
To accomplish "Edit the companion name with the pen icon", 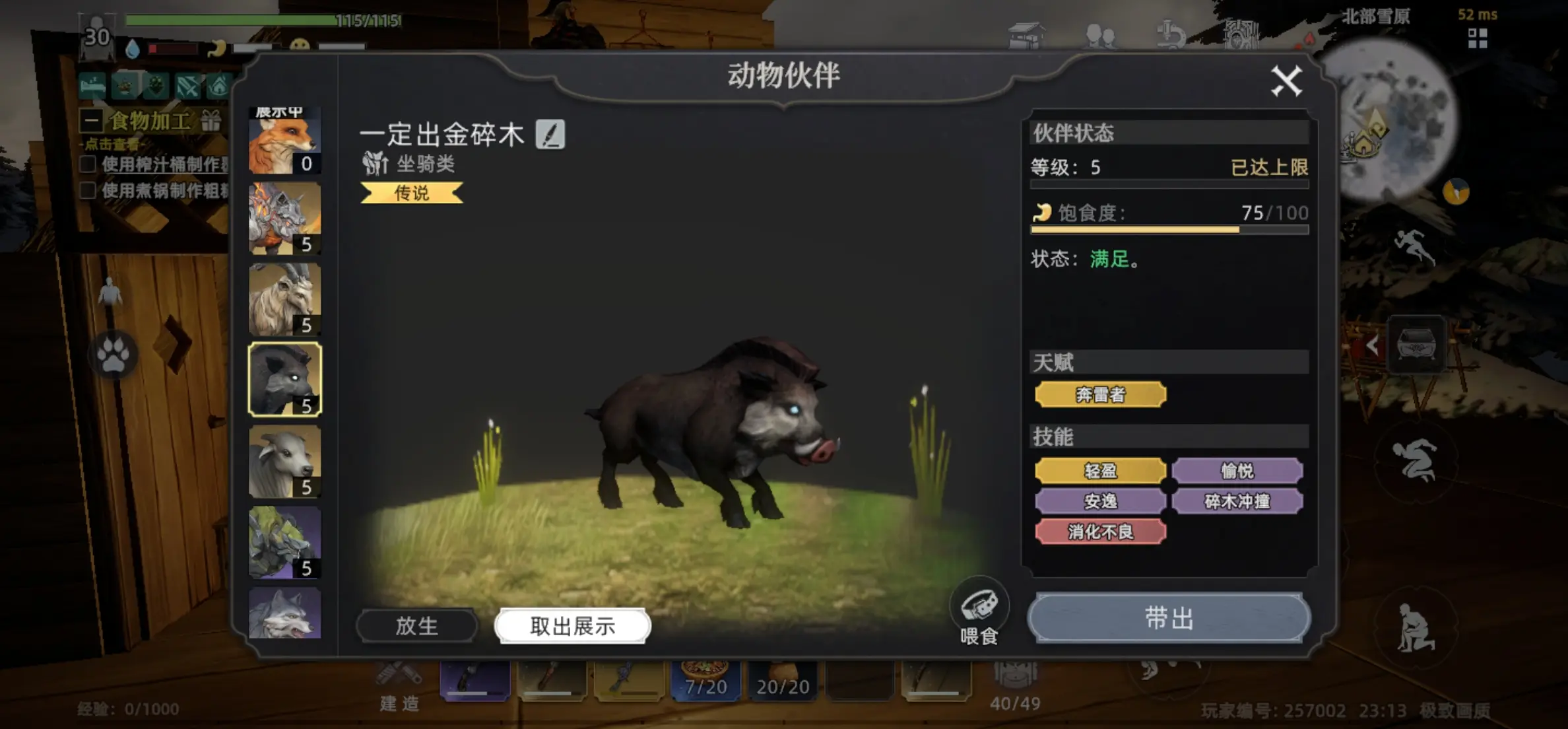I will coord(551,135).
